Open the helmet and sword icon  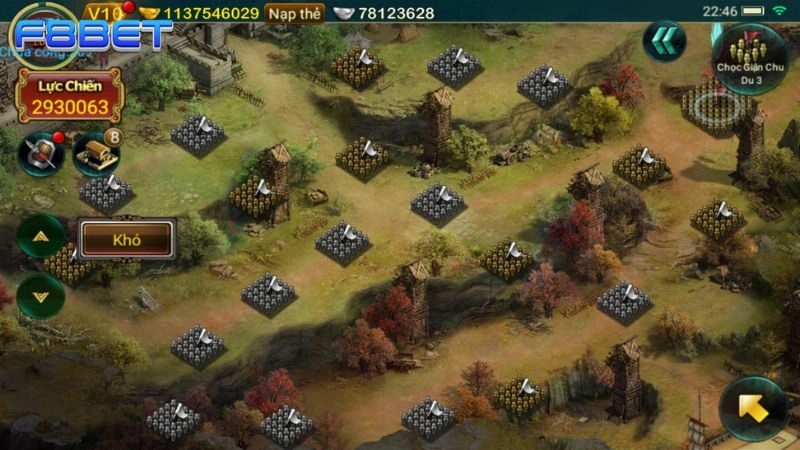(42, 152)
